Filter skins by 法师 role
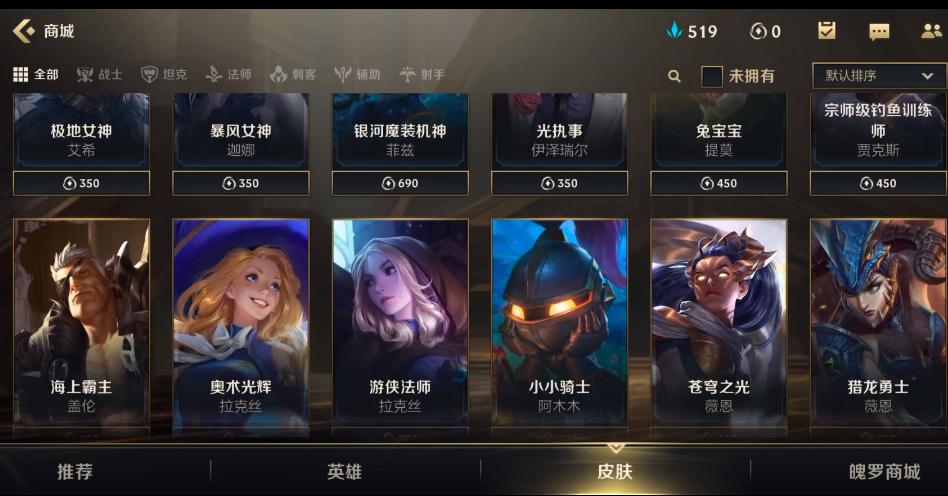Image resolution: width=948 pixels, height=496 pixels. pos(229,75)
